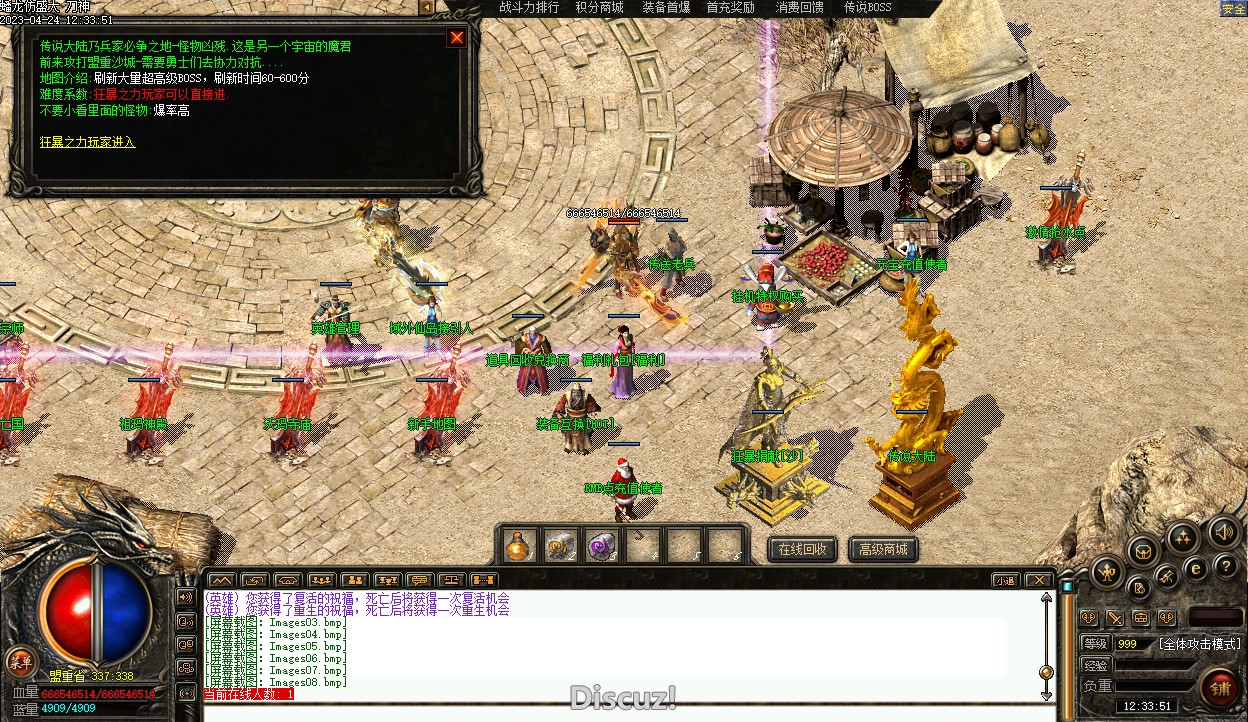Close the map description dialog
The height and width of the screenshot is (722, 1248).
[x=457, y=38]
